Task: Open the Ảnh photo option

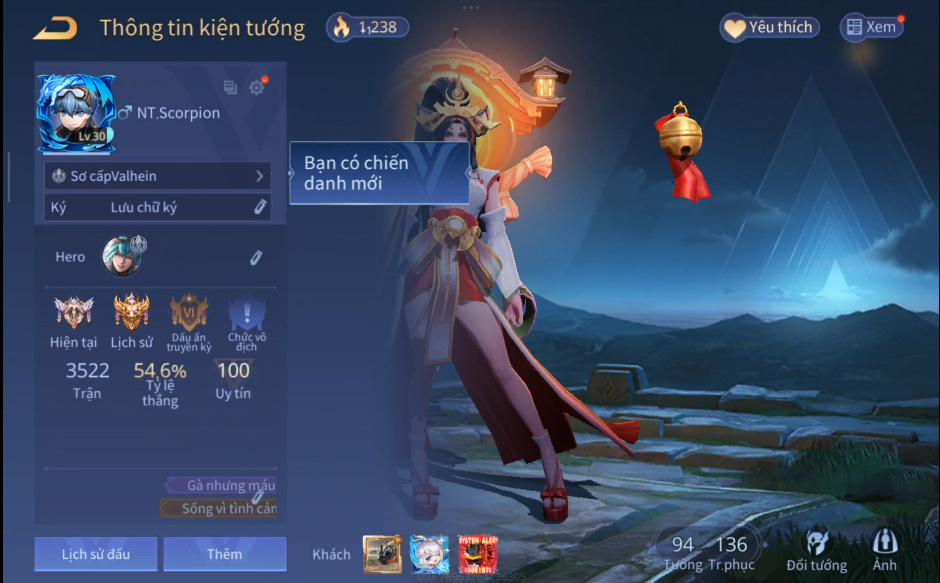Action: 884,550
